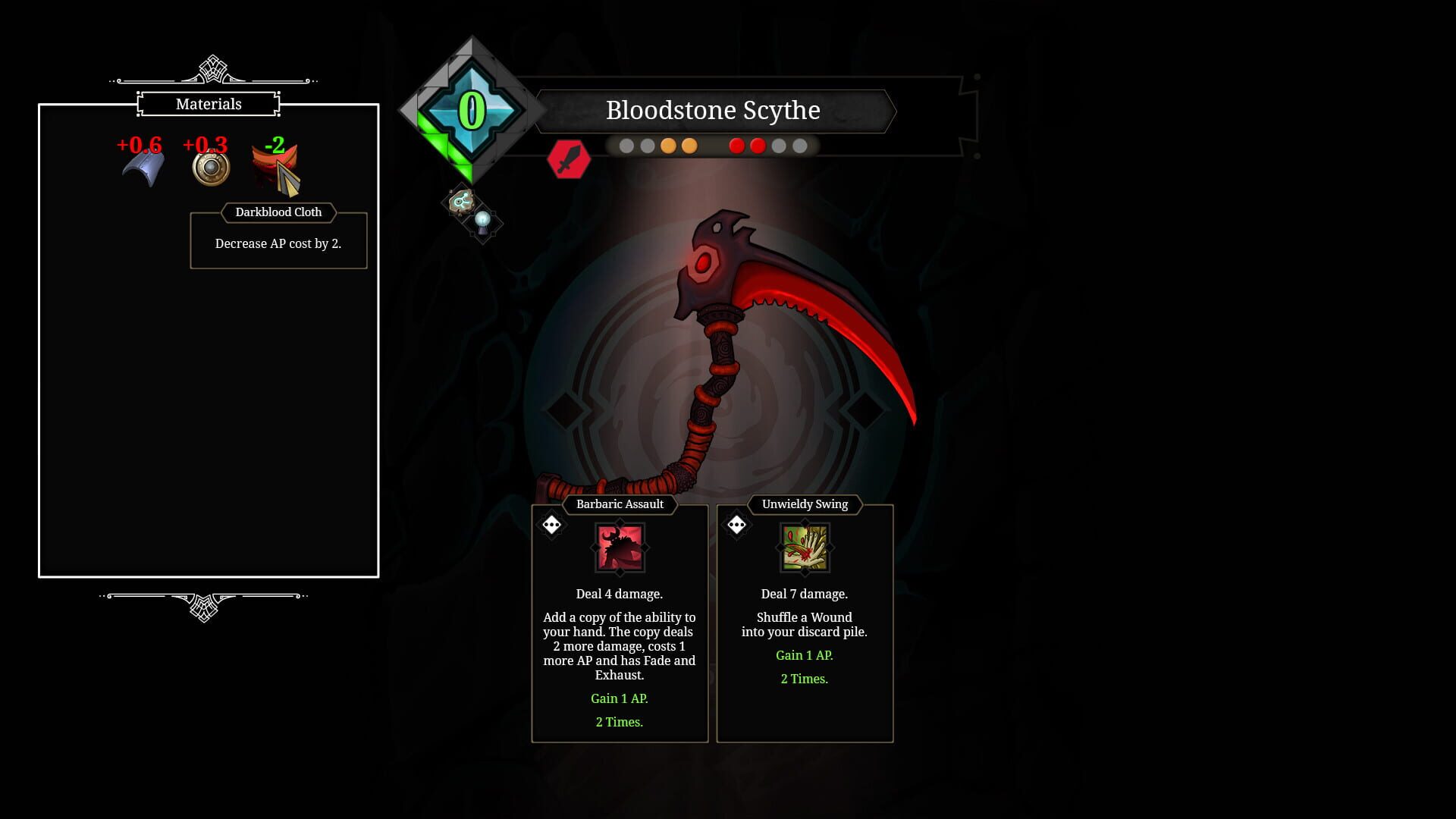
Task: Click the Barbaric Assault name banner
Action: (x=620, y=504)
